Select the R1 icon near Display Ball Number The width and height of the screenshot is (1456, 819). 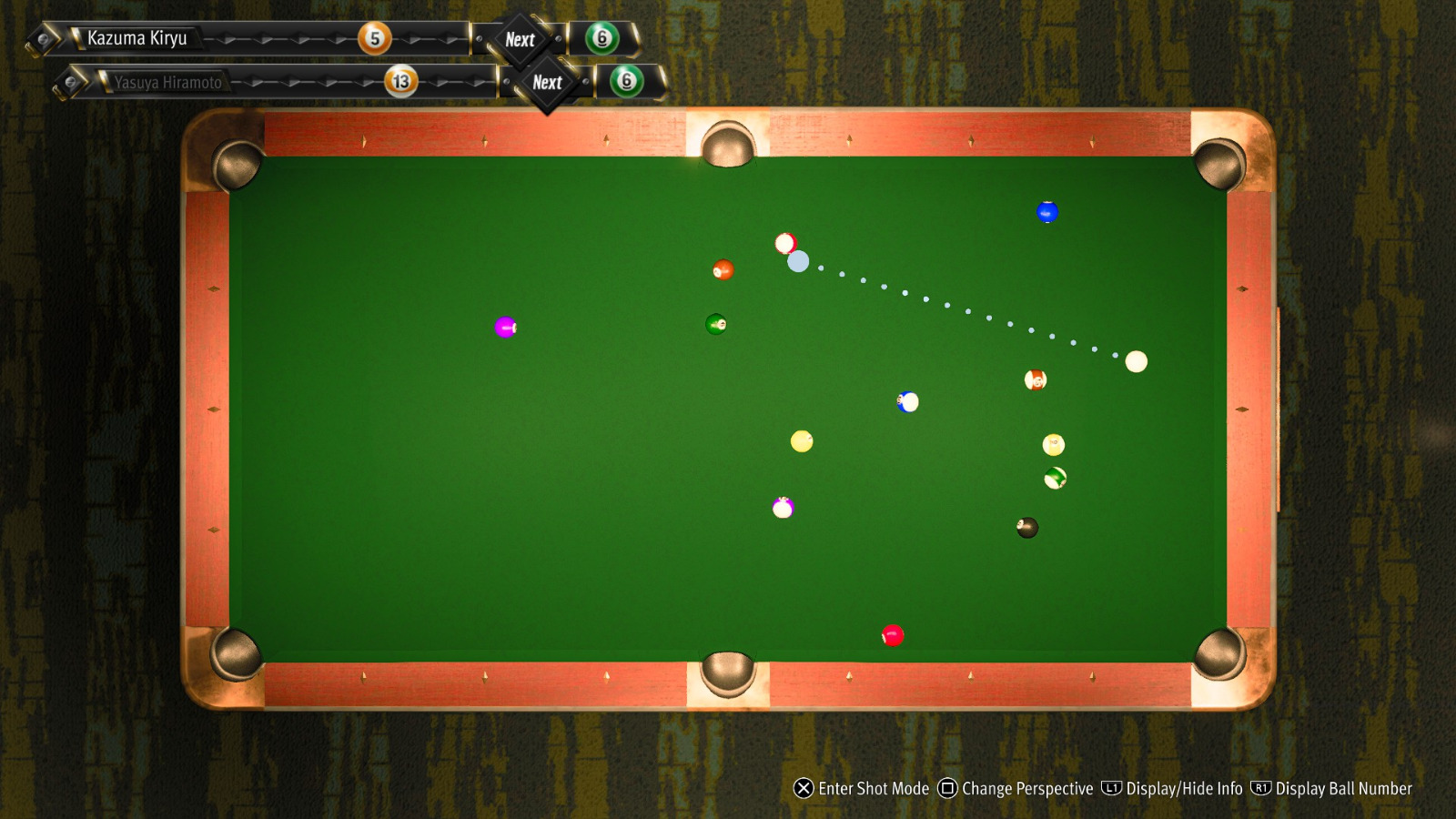1259,789
